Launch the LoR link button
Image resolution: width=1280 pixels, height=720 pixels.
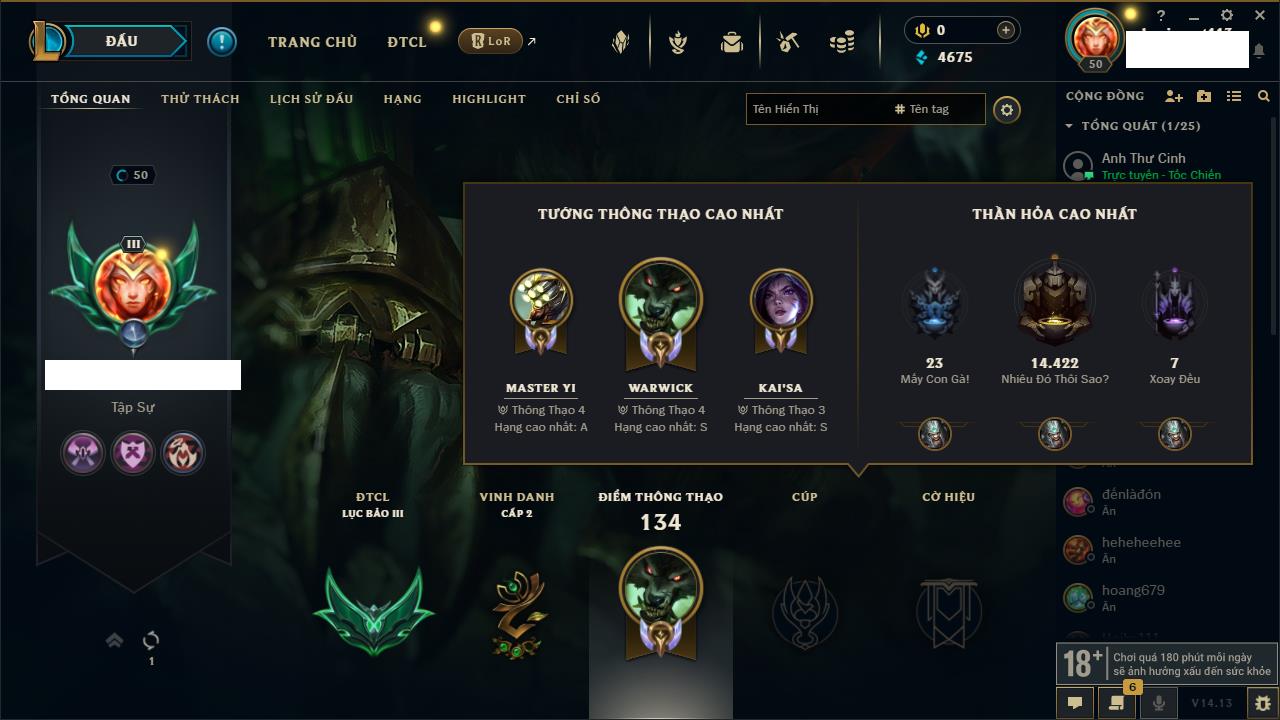pyautogui.click(x=491, y=41)
